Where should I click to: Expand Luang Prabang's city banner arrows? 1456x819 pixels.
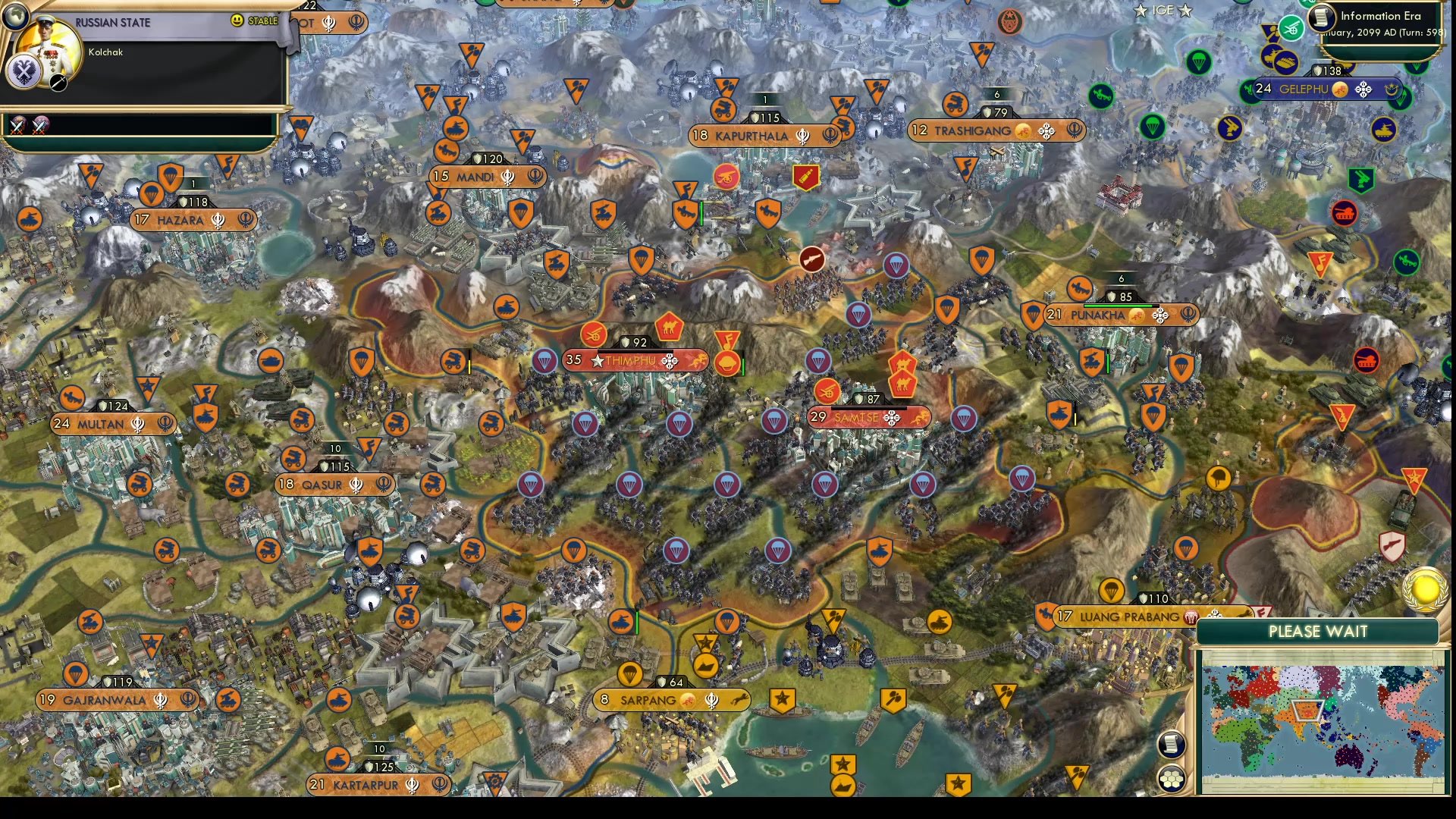pos(1215,615)
